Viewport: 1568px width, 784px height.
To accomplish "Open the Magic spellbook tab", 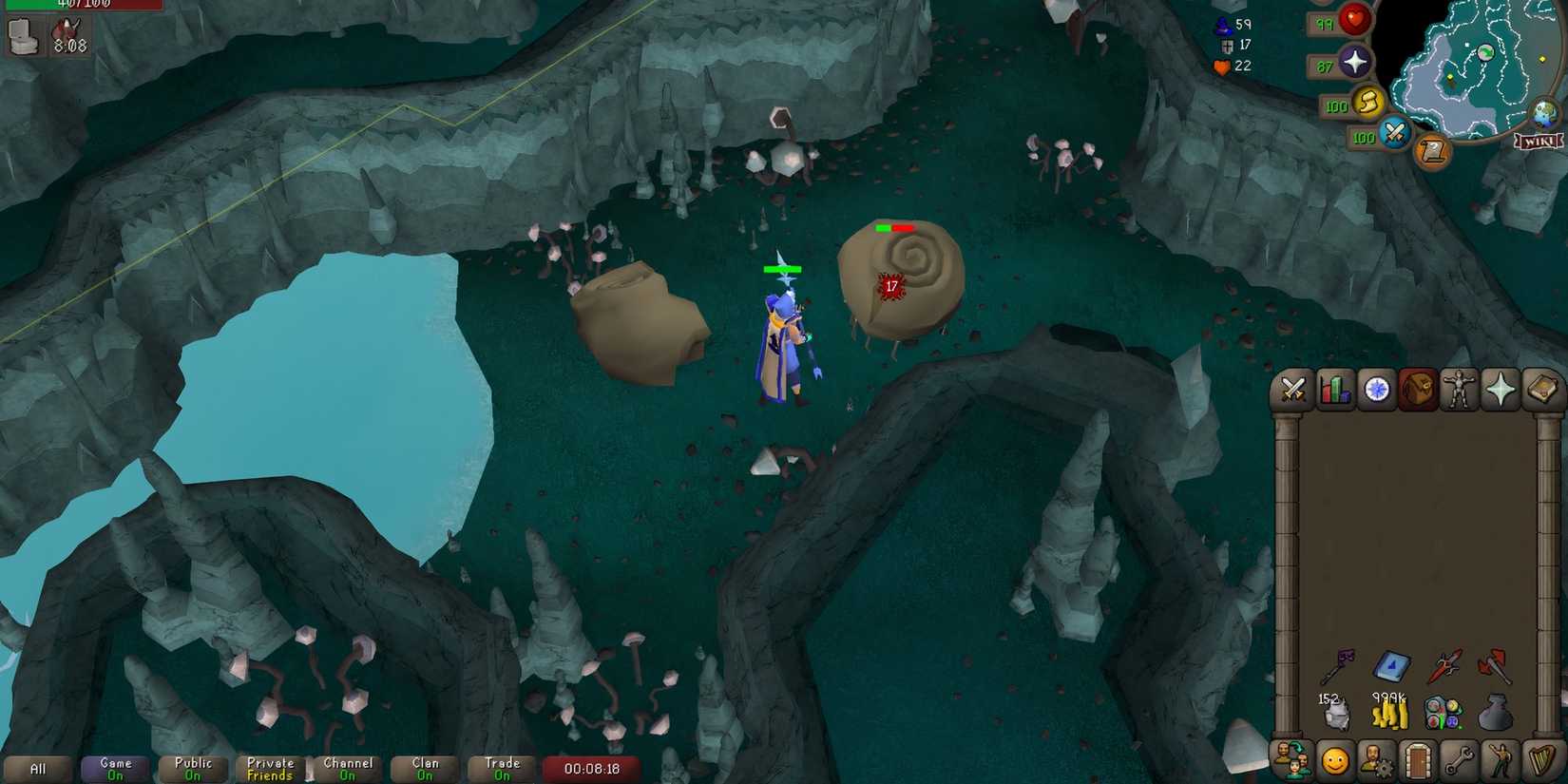I will click(1539, 390).
